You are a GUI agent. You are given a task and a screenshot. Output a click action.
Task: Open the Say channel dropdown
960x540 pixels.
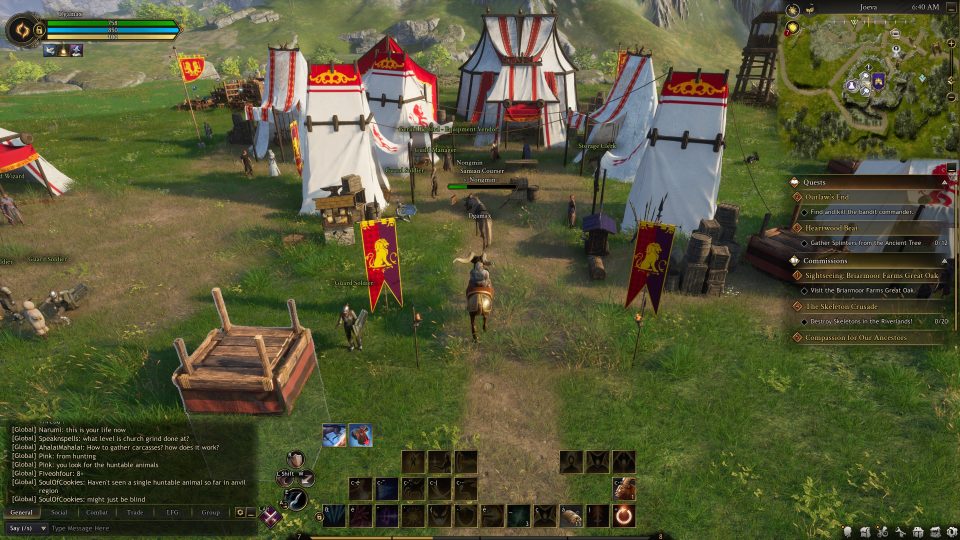click(x=26, y=528)
